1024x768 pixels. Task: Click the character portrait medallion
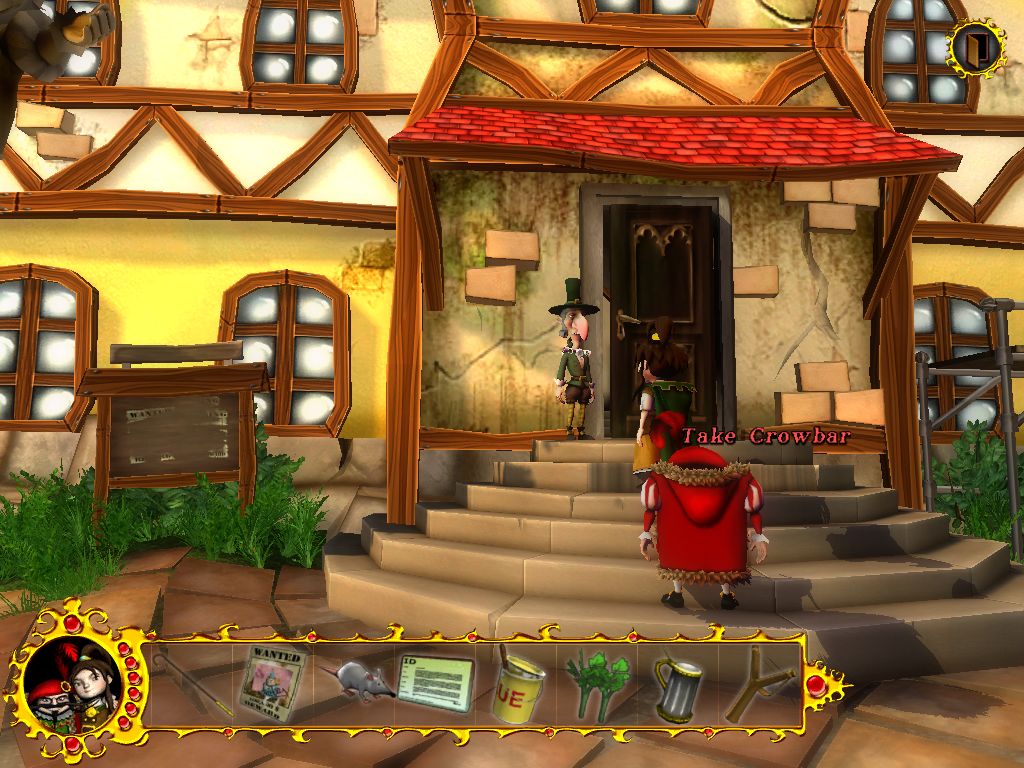point(72,686)
